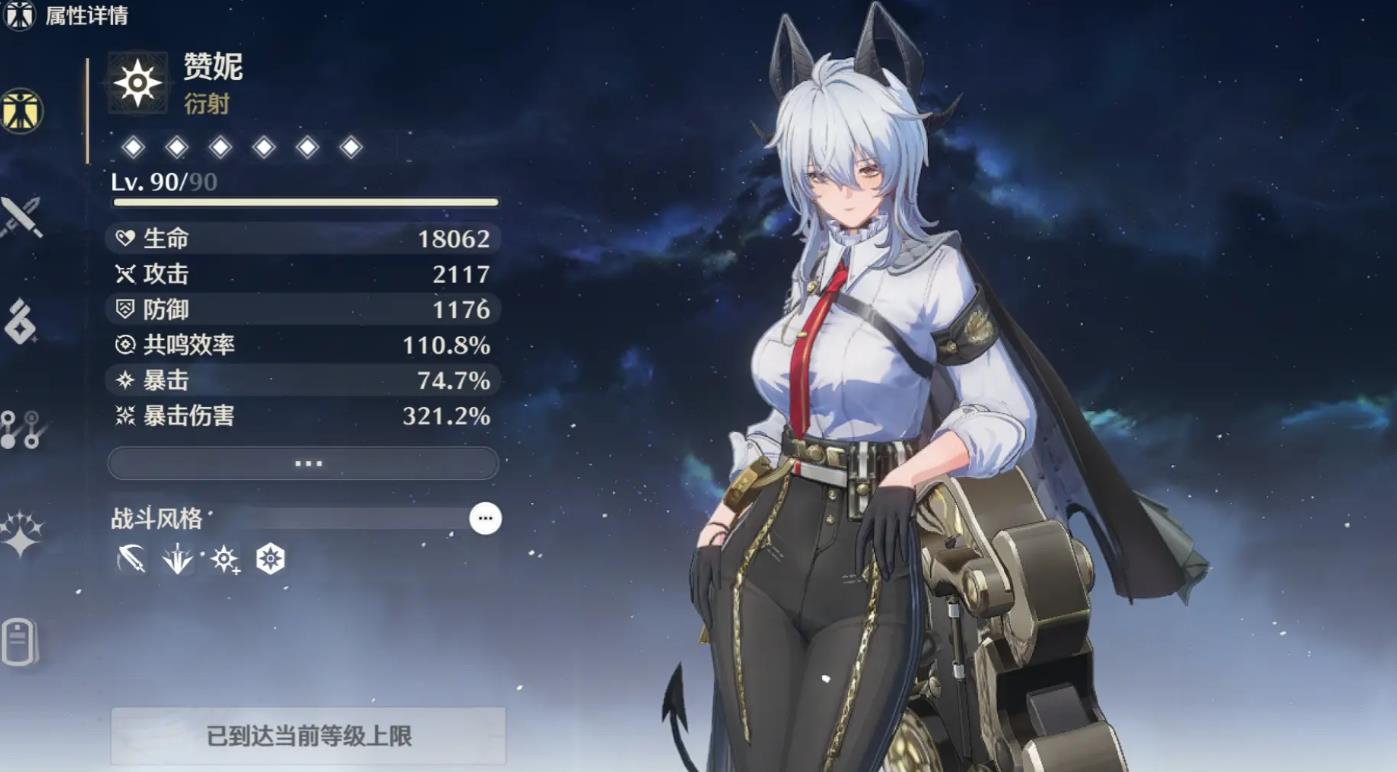Click 属性详情 header at top left
The width and height of the screenshot is (1397, 772).
tap(88, 16)
